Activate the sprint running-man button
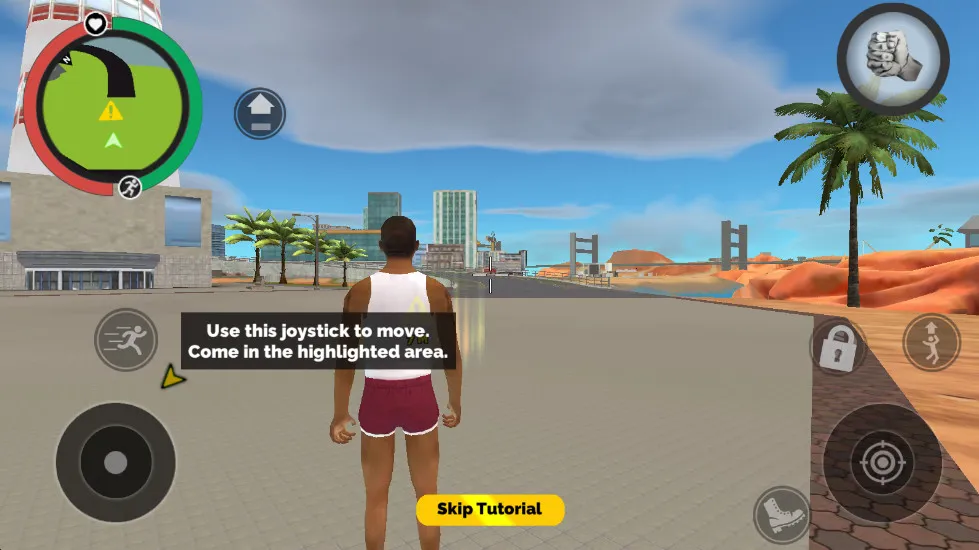979x550 pixels. 126,340
